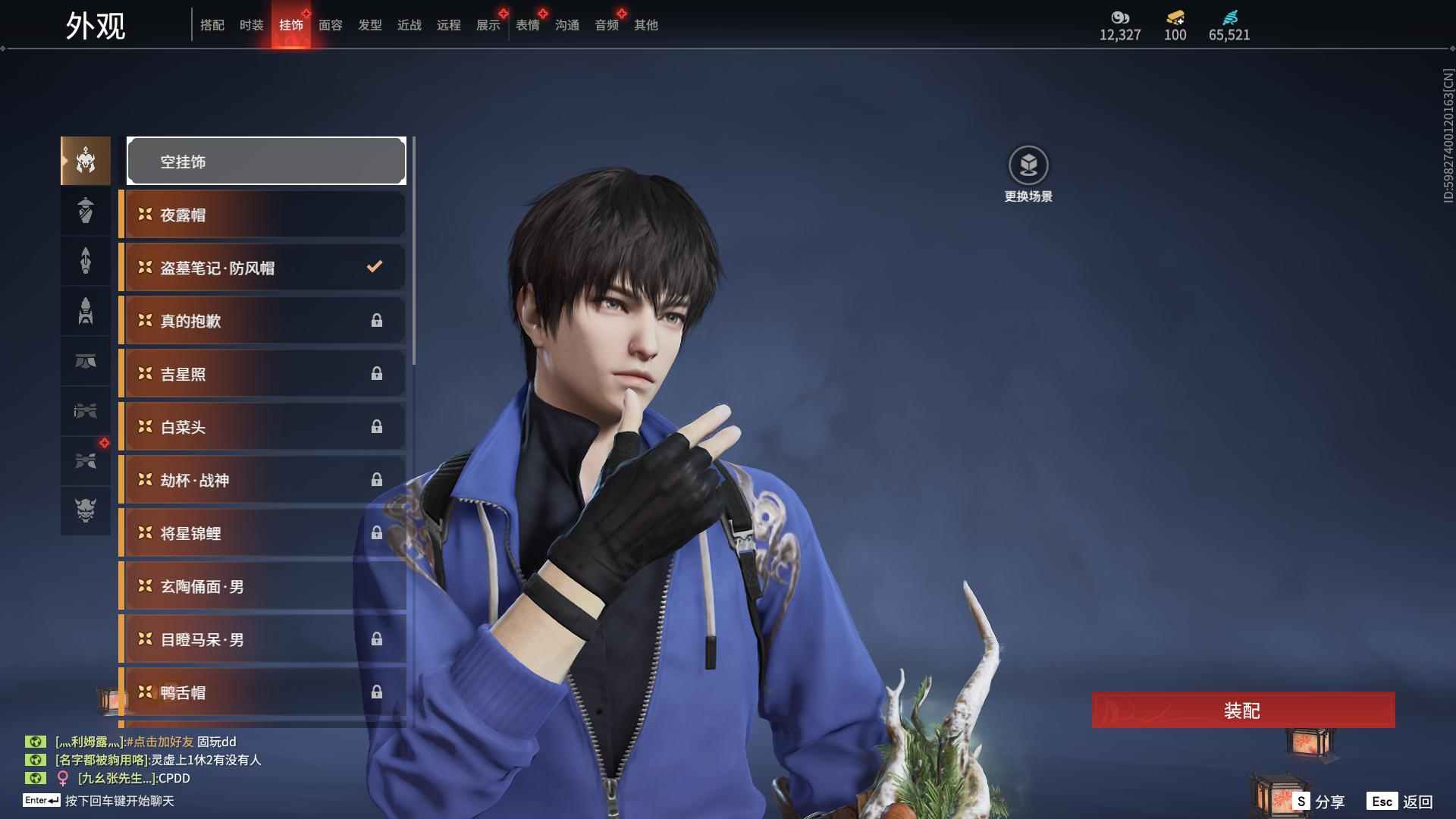Select the 玄陶俑面·男 accessory

262,586
